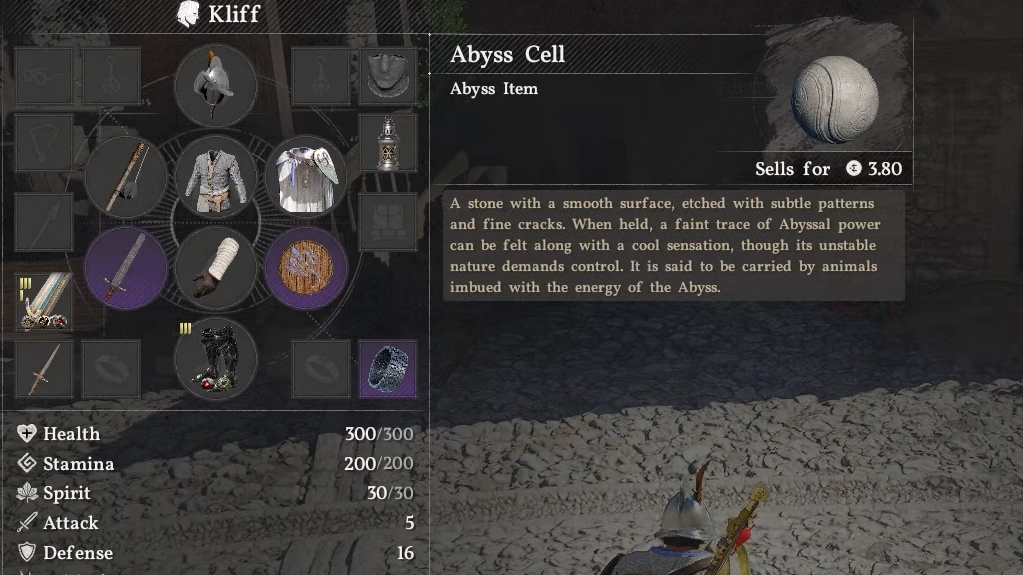Viewport: 1023px width, 575px height.
Task: Choose the bandaged glove slot
Action: [x=215, y=267]
